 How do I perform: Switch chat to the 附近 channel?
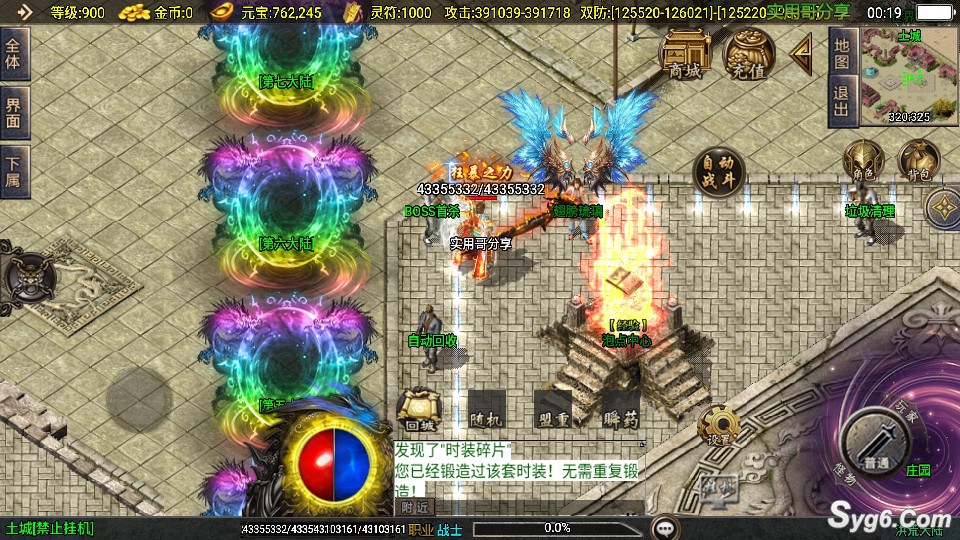click(412, 507)
